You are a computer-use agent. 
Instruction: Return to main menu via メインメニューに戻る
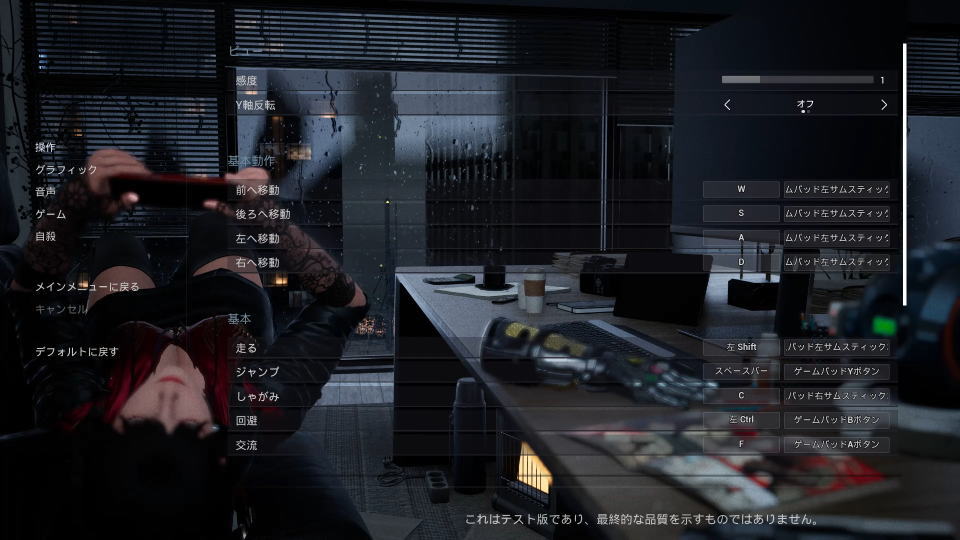pos(88,287)
